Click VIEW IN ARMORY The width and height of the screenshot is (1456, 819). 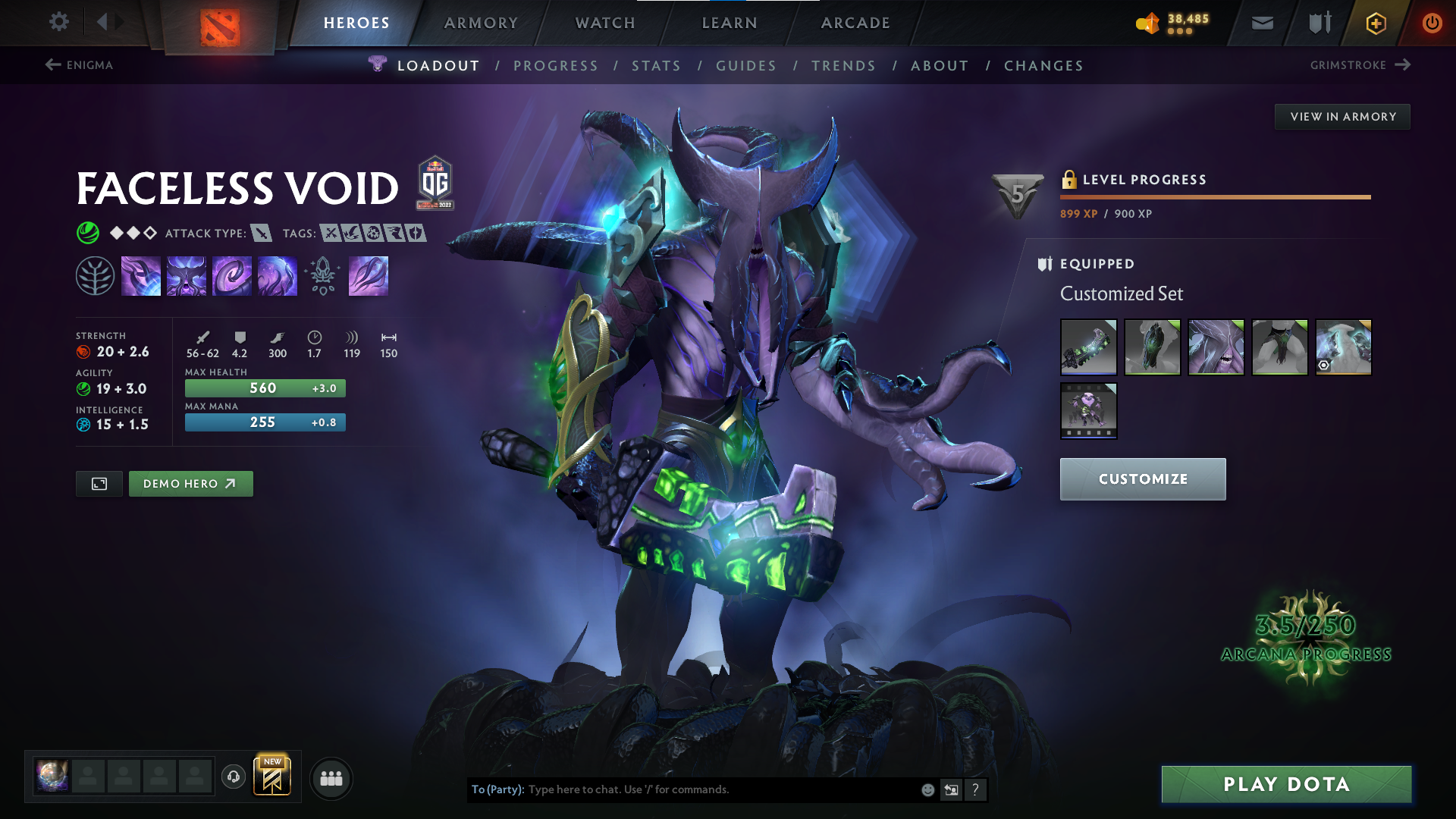click(x=1342, y=116)
